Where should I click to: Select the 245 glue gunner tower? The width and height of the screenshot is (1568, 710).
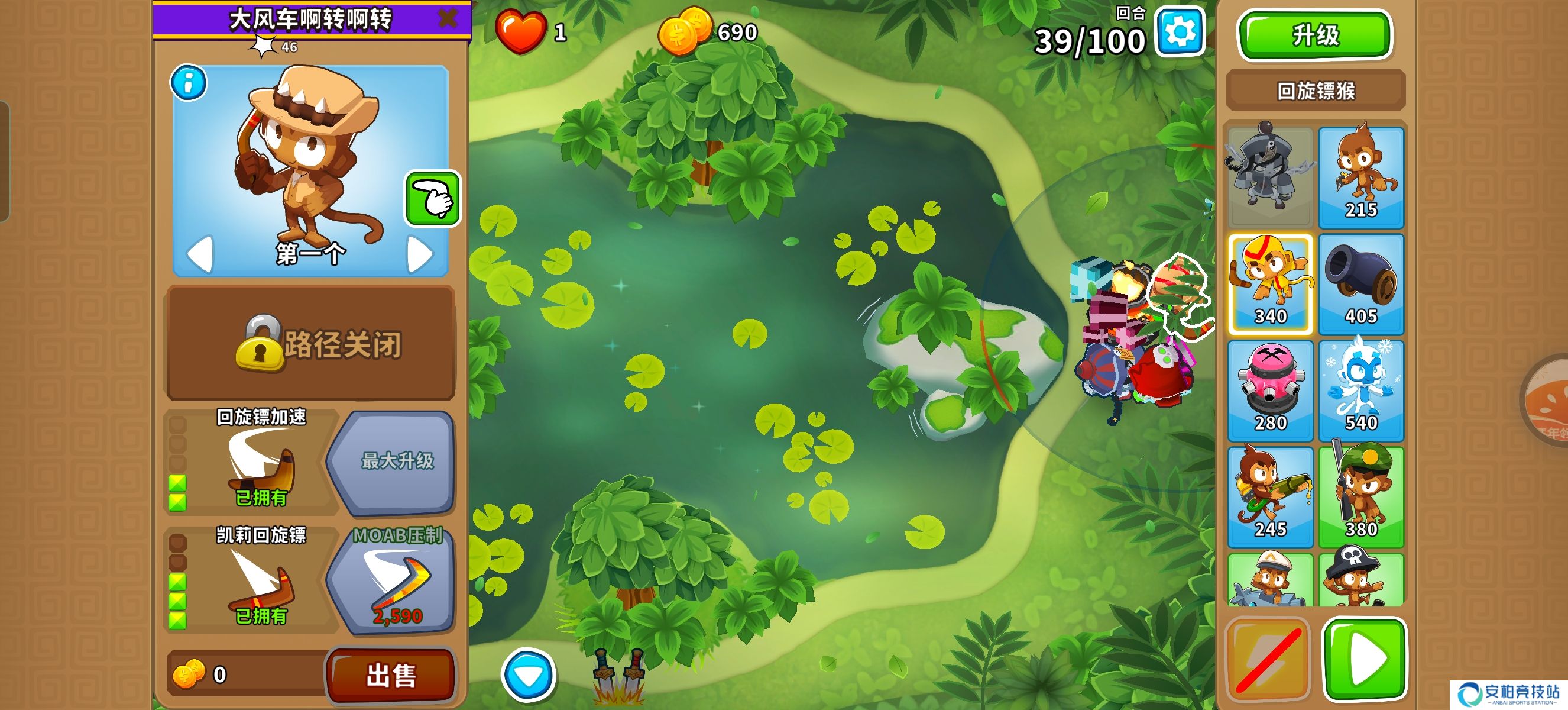click(1271, 497)
